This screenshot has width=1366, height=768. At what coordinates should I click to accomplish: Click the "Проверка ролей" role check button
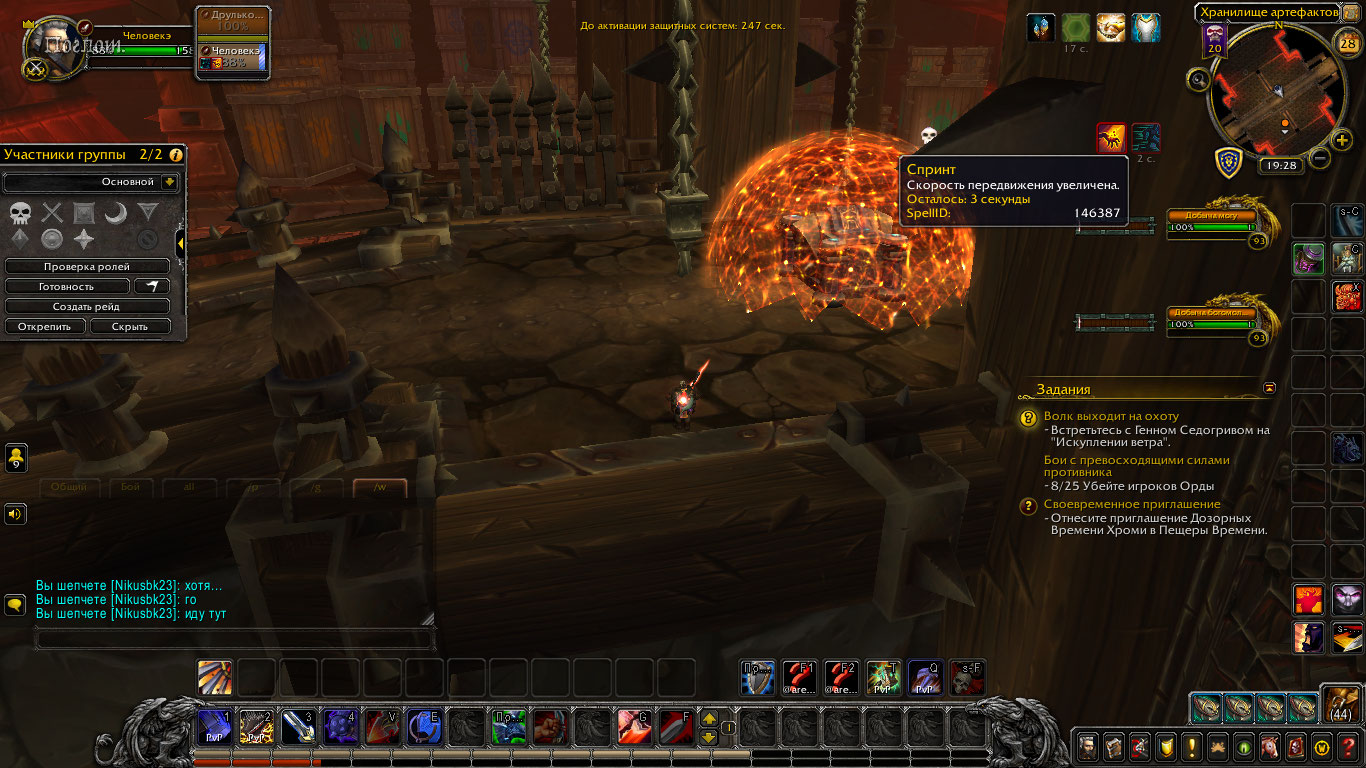click(87, 267)
